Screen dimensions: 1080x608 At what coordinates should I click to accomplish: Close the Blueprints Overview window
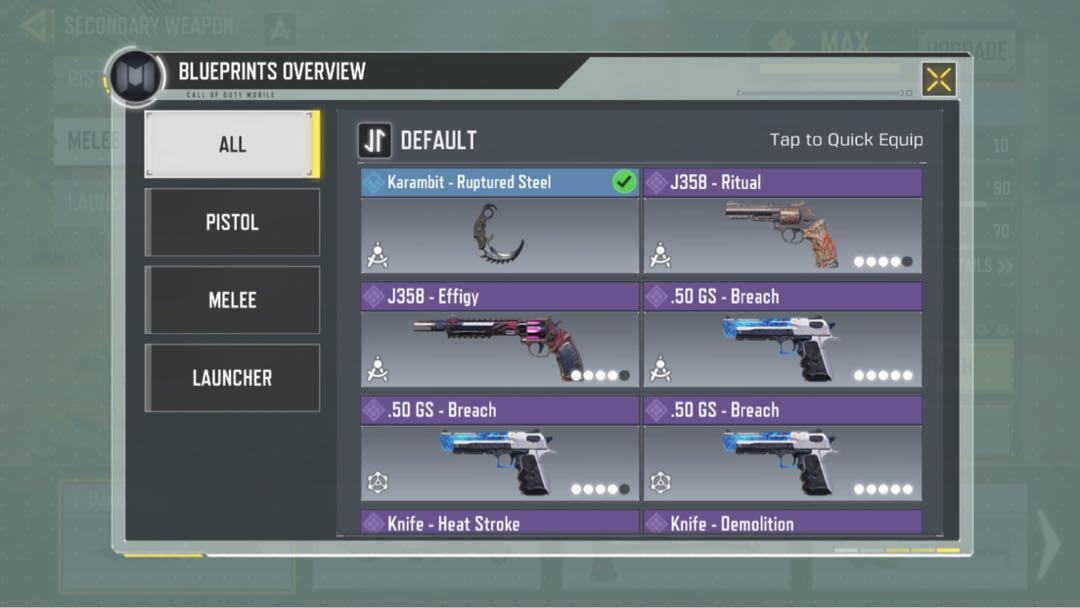tap(938, 79)
